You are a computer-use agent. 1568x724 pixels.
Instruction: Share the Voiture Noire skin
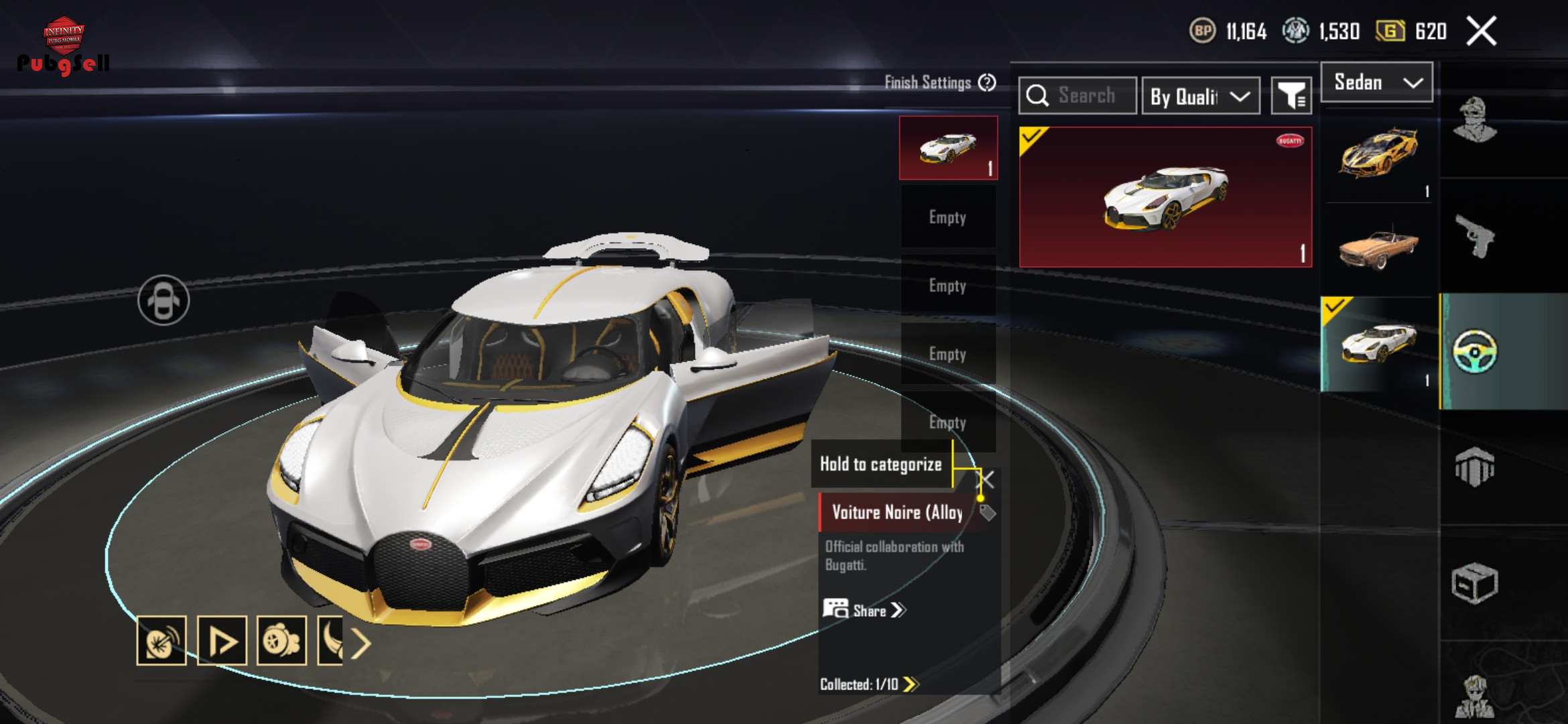click(864, 610)
